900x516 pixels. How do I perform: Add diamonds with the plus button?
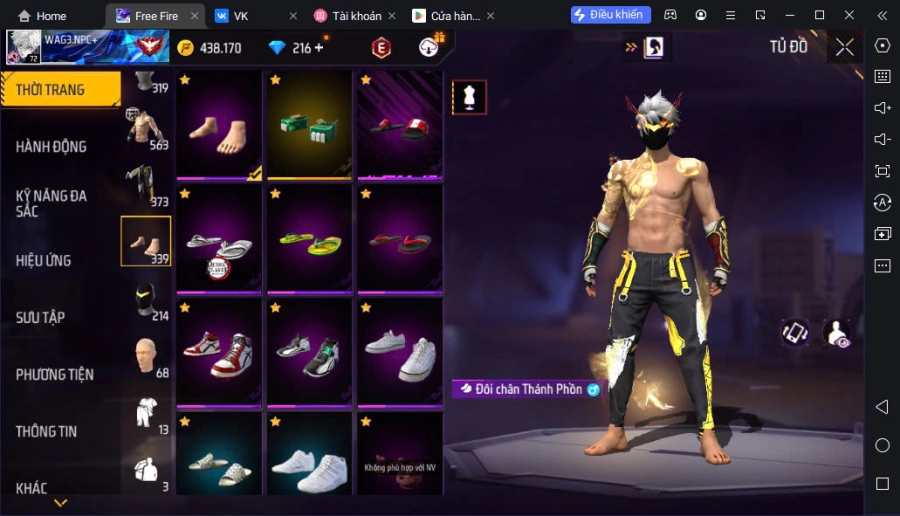[x=319, y=48]
